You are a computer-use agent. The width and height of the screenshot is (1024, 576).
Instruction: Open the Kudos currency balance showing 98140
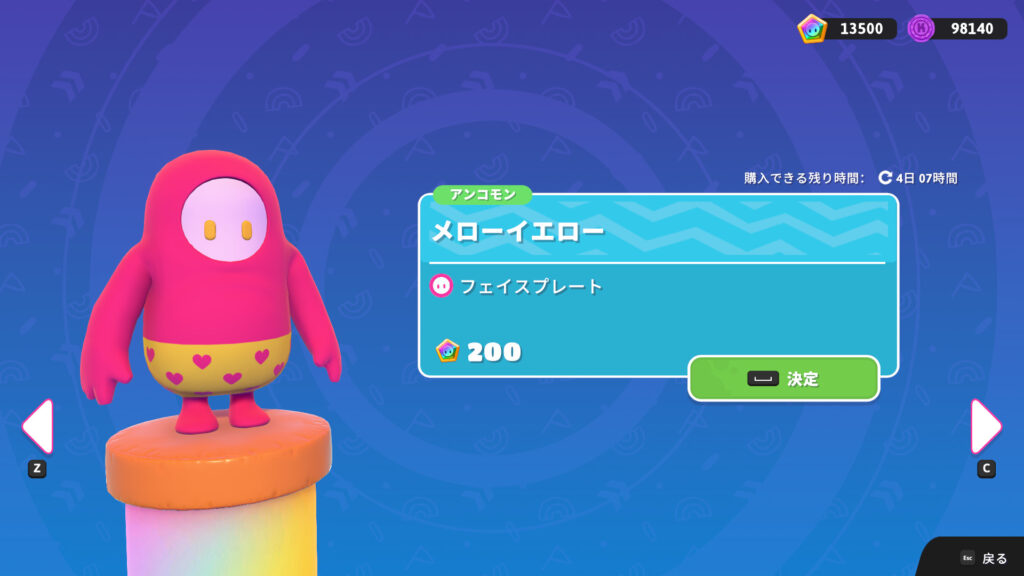(x=957, y=28)
